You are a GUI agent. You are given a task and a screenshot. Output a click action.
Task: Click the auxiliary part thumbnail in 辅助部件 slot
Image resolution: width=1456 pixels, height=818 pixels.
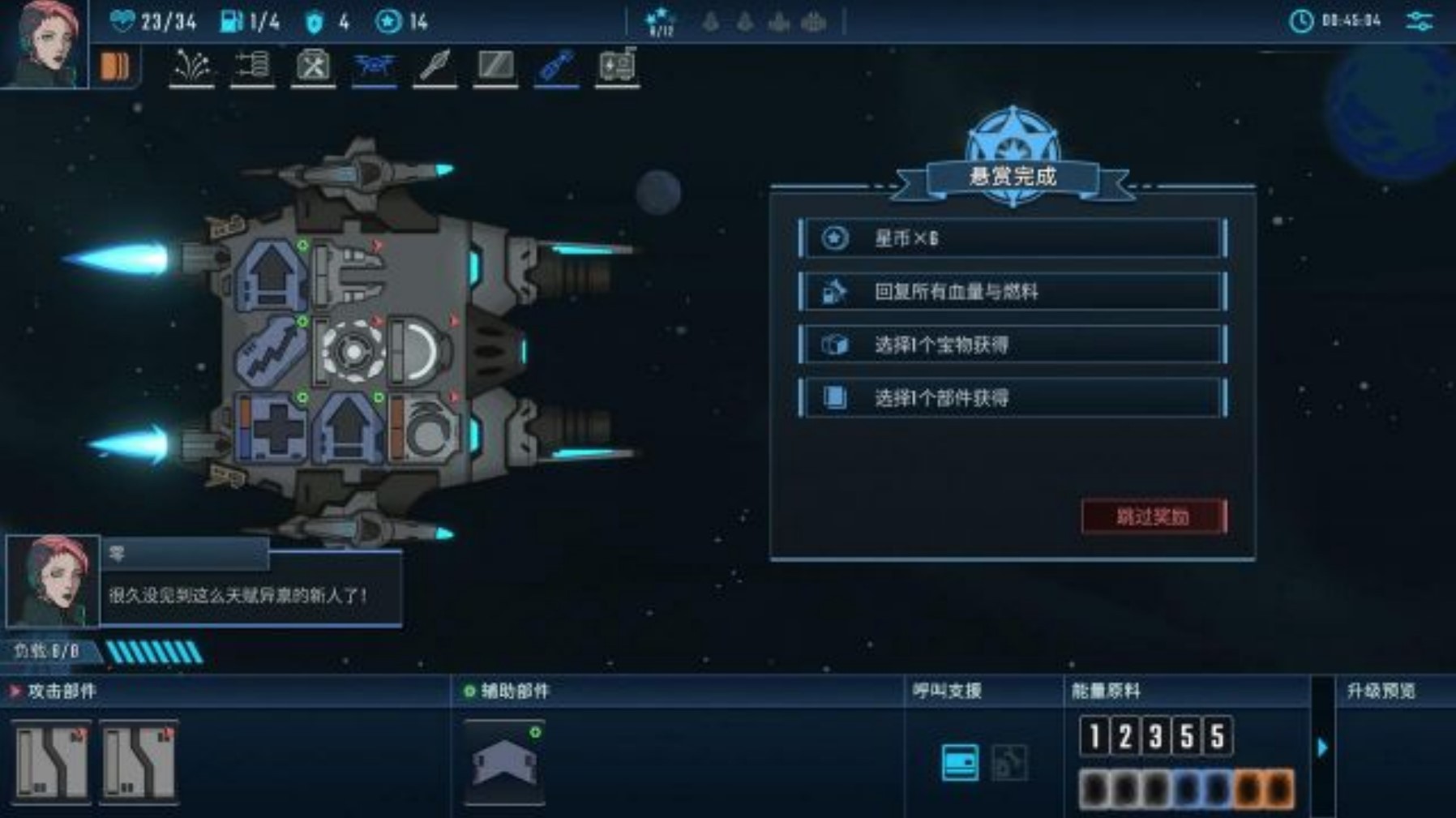click(503, 762)
